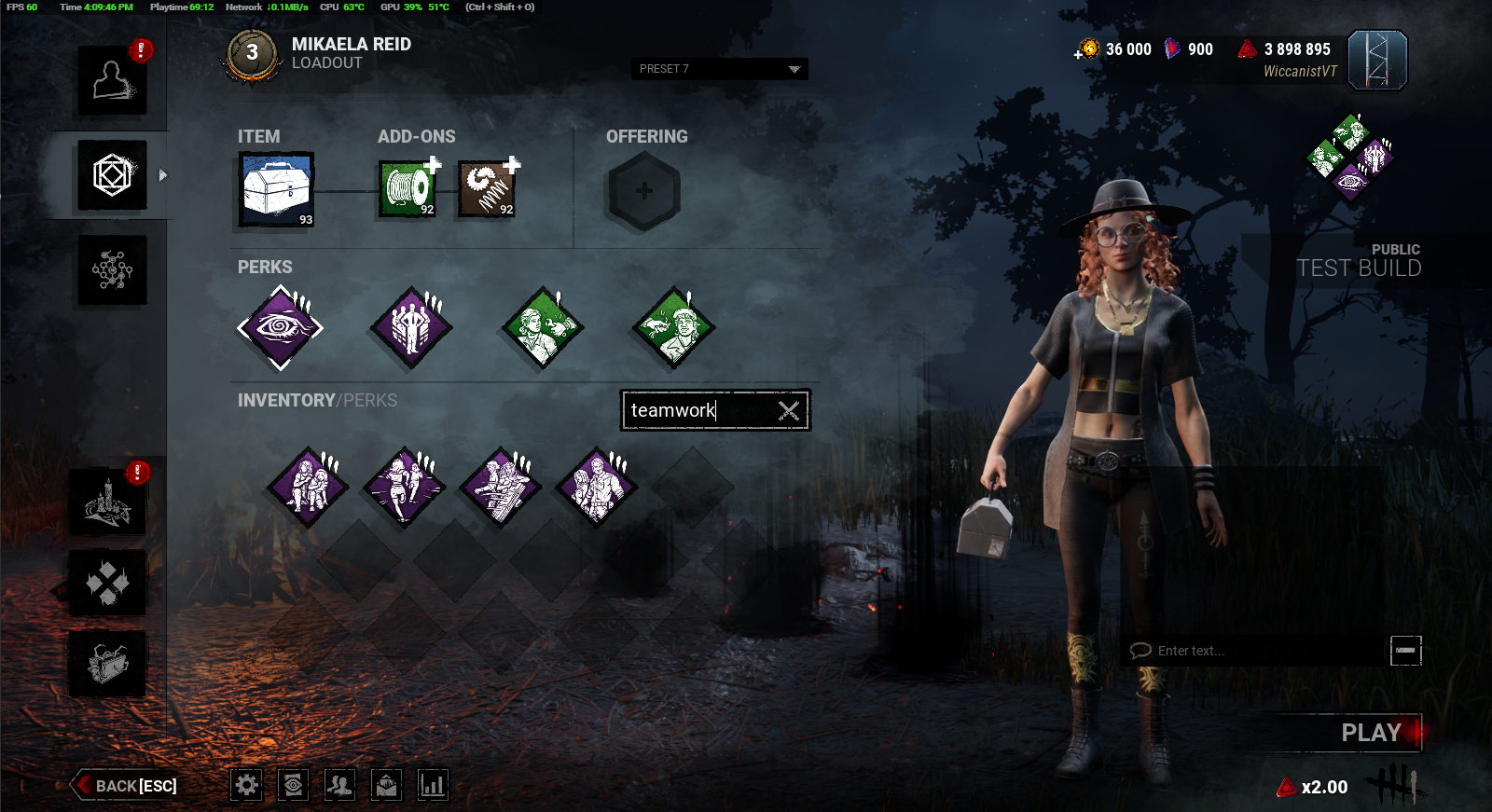Clear the perk search with the X
Image resolution: width=1492 pixels, height=812 pixels.
(789, 410)
